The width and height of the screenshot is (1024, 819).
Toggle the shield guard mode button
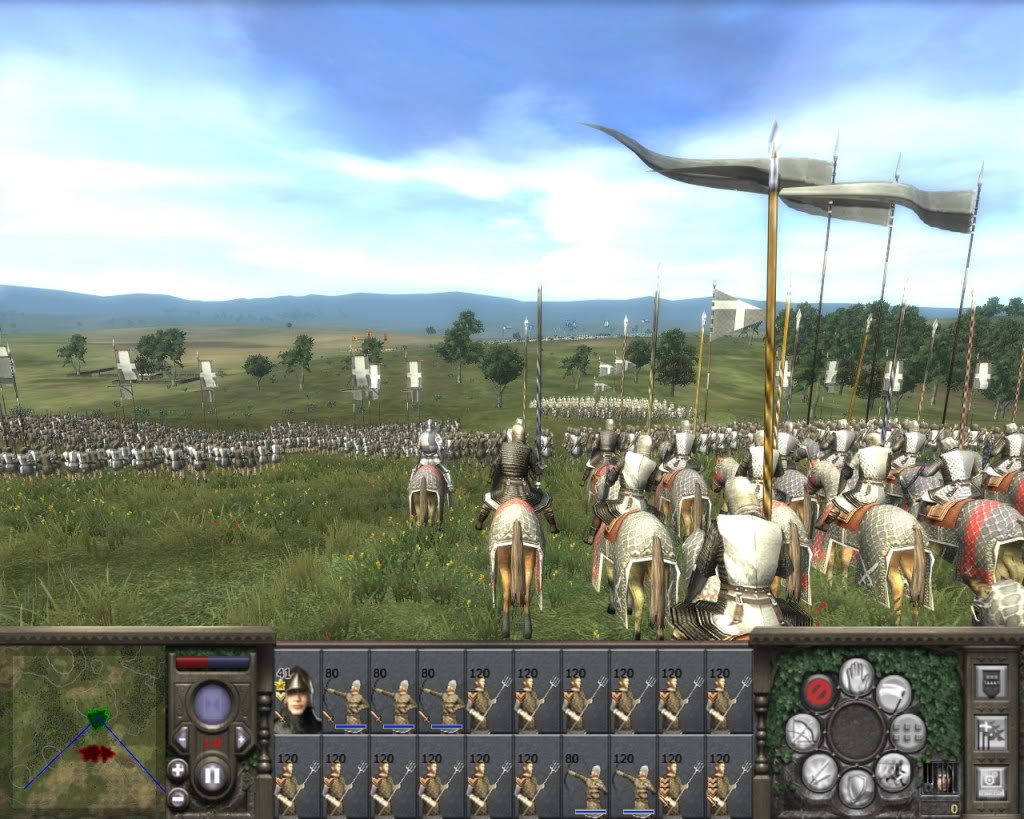coord(857,787)
